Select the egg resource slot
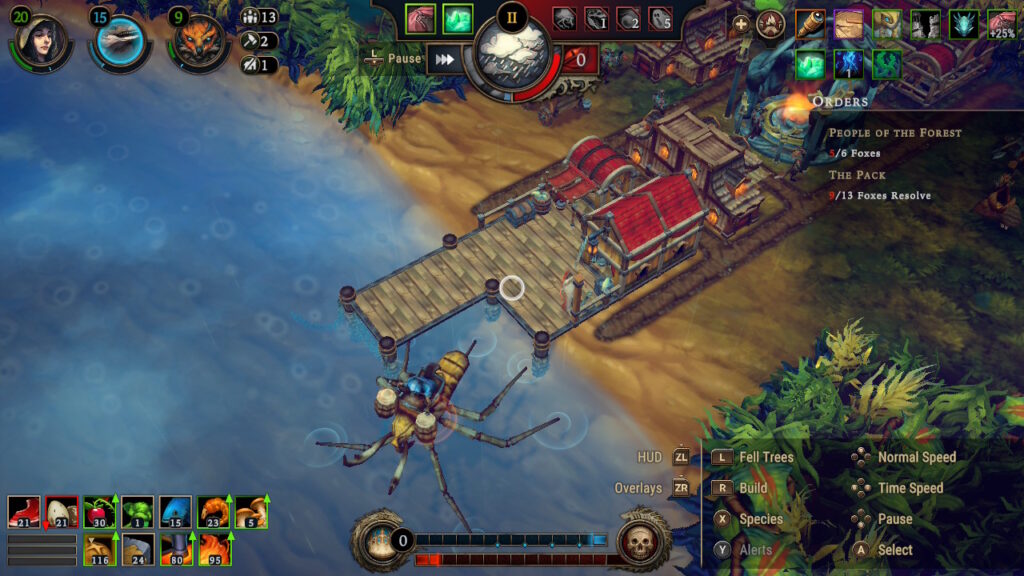 pos(61,512)
